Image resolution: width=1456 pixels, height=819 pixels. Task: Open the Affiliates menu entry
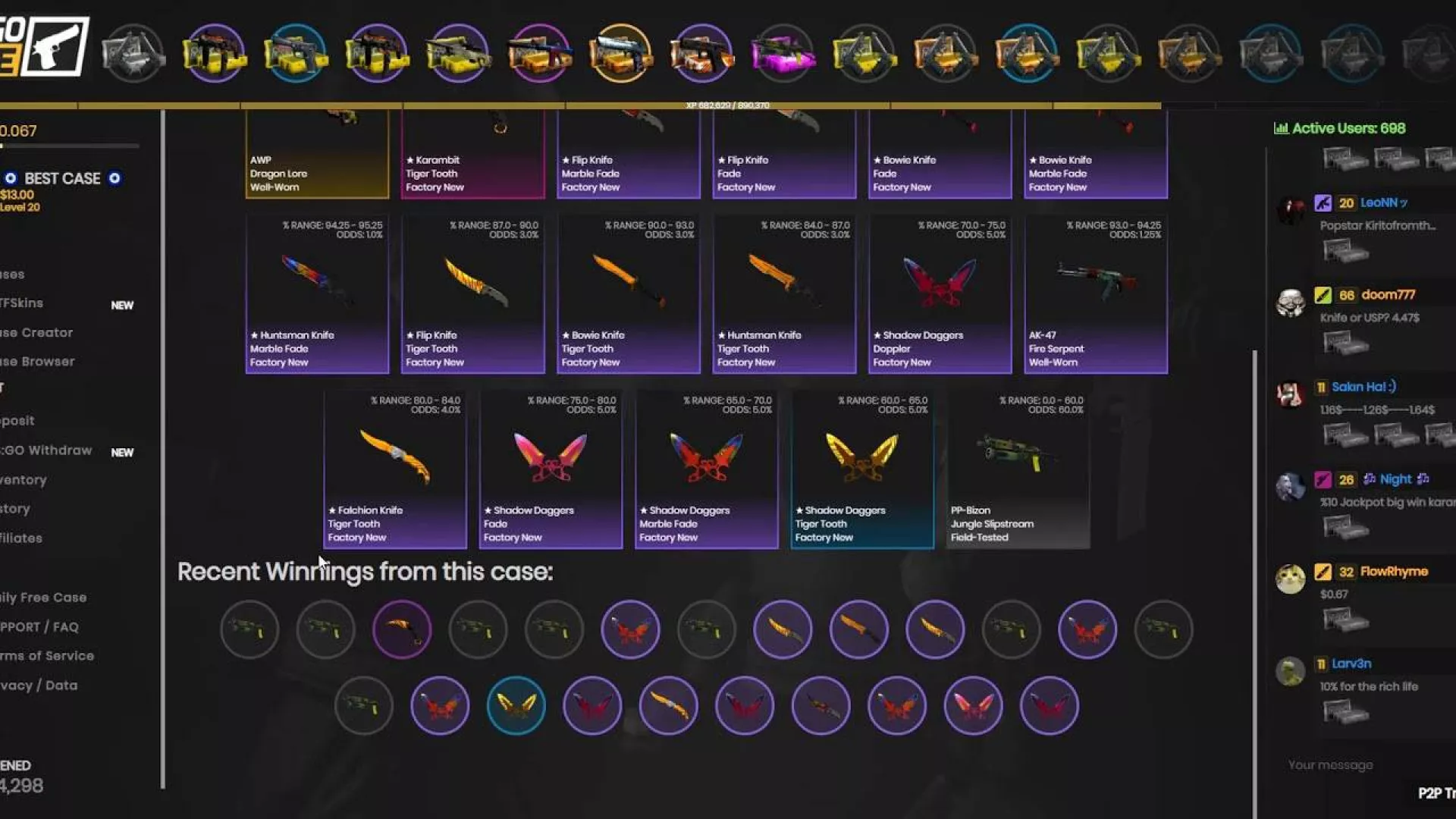pos(21,538)
